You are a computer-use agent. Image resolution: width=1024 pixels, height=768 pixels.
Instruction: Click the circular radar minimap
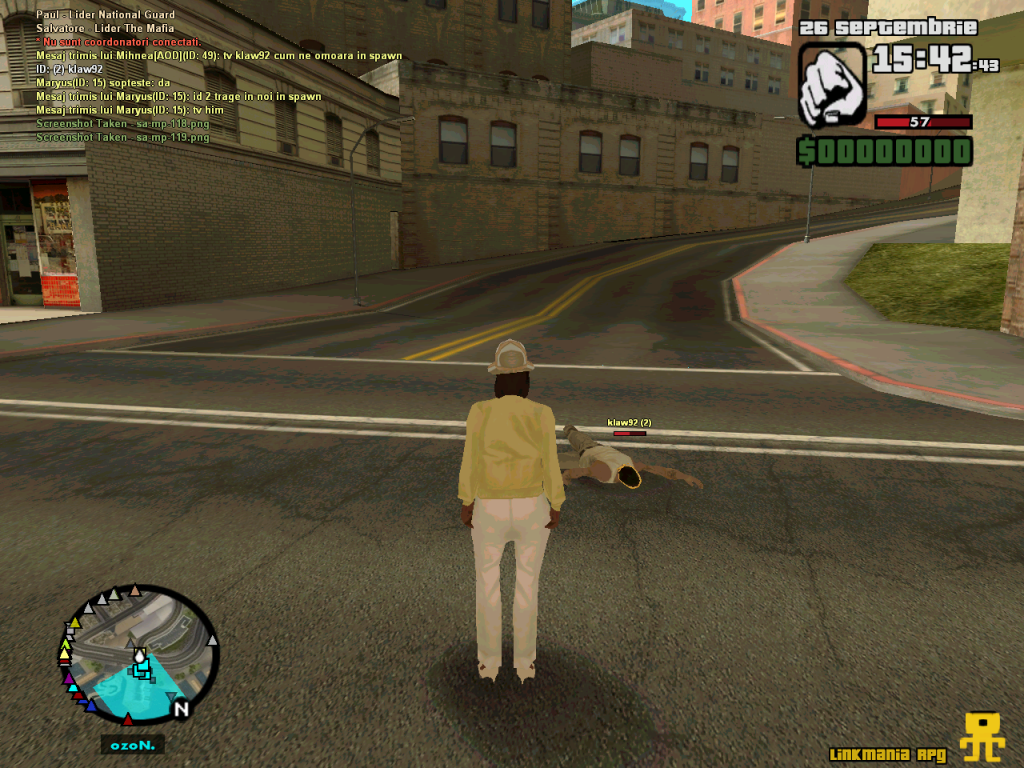click(138, 654)
